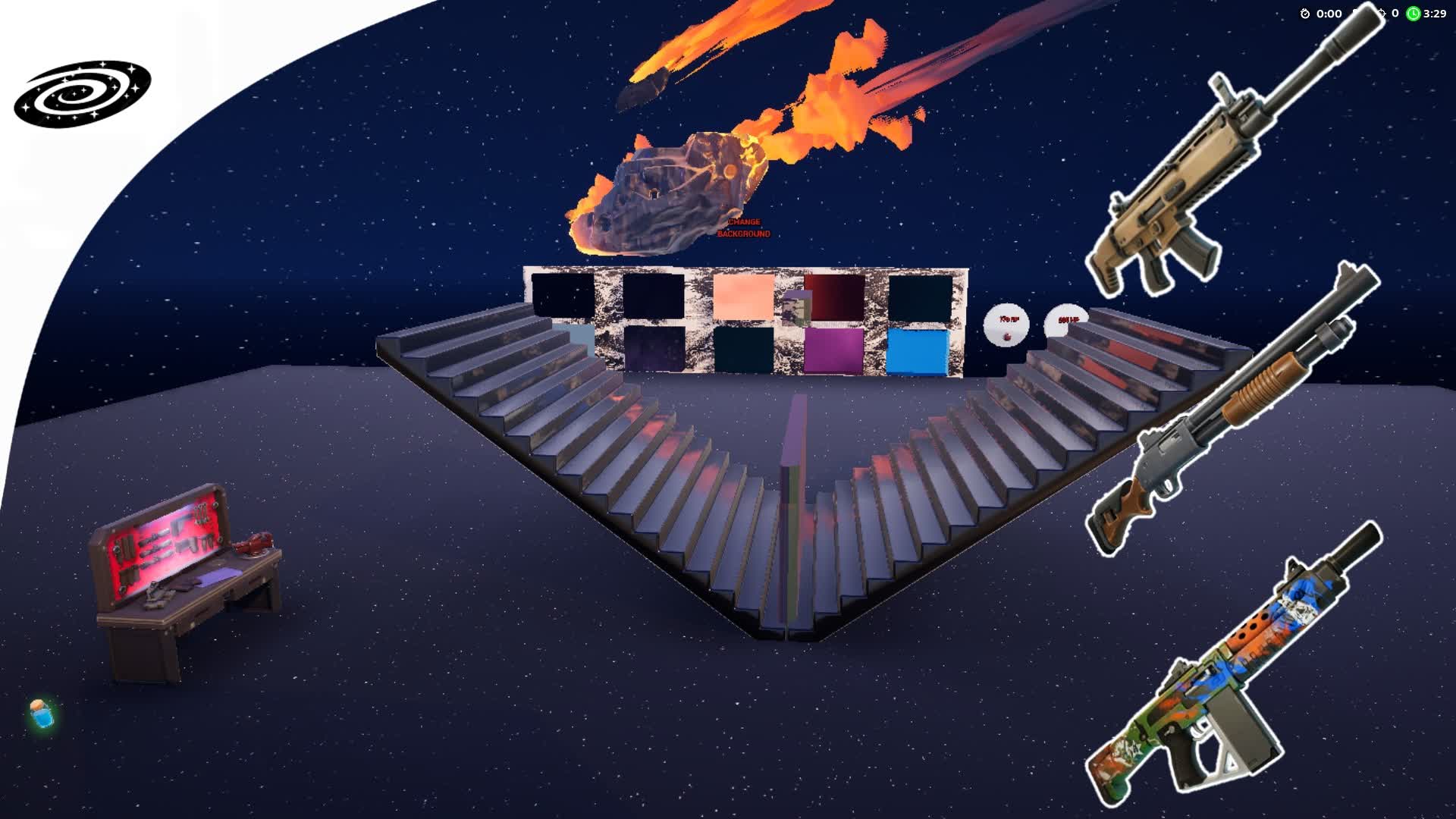Toggle the 170 HP orb
The width and height of the screenshot is (1456, 819).
[x=1006, y=325]
